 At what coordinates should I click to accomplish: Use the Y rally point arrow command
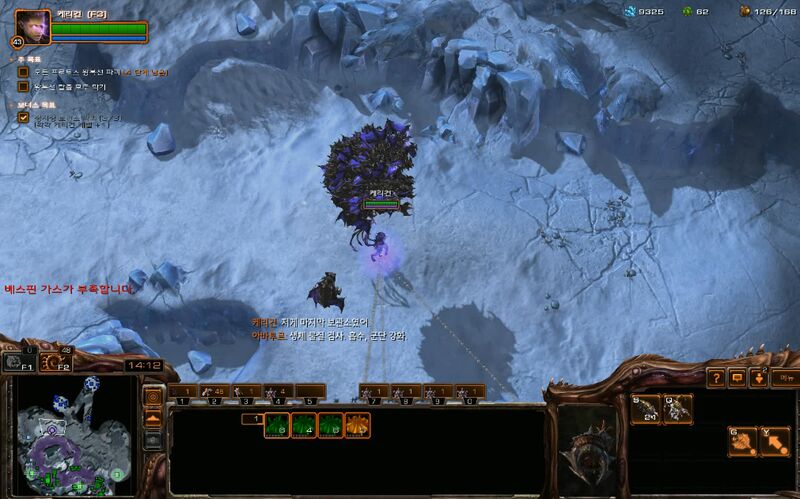pyautogui.click(x=775, y=442)
